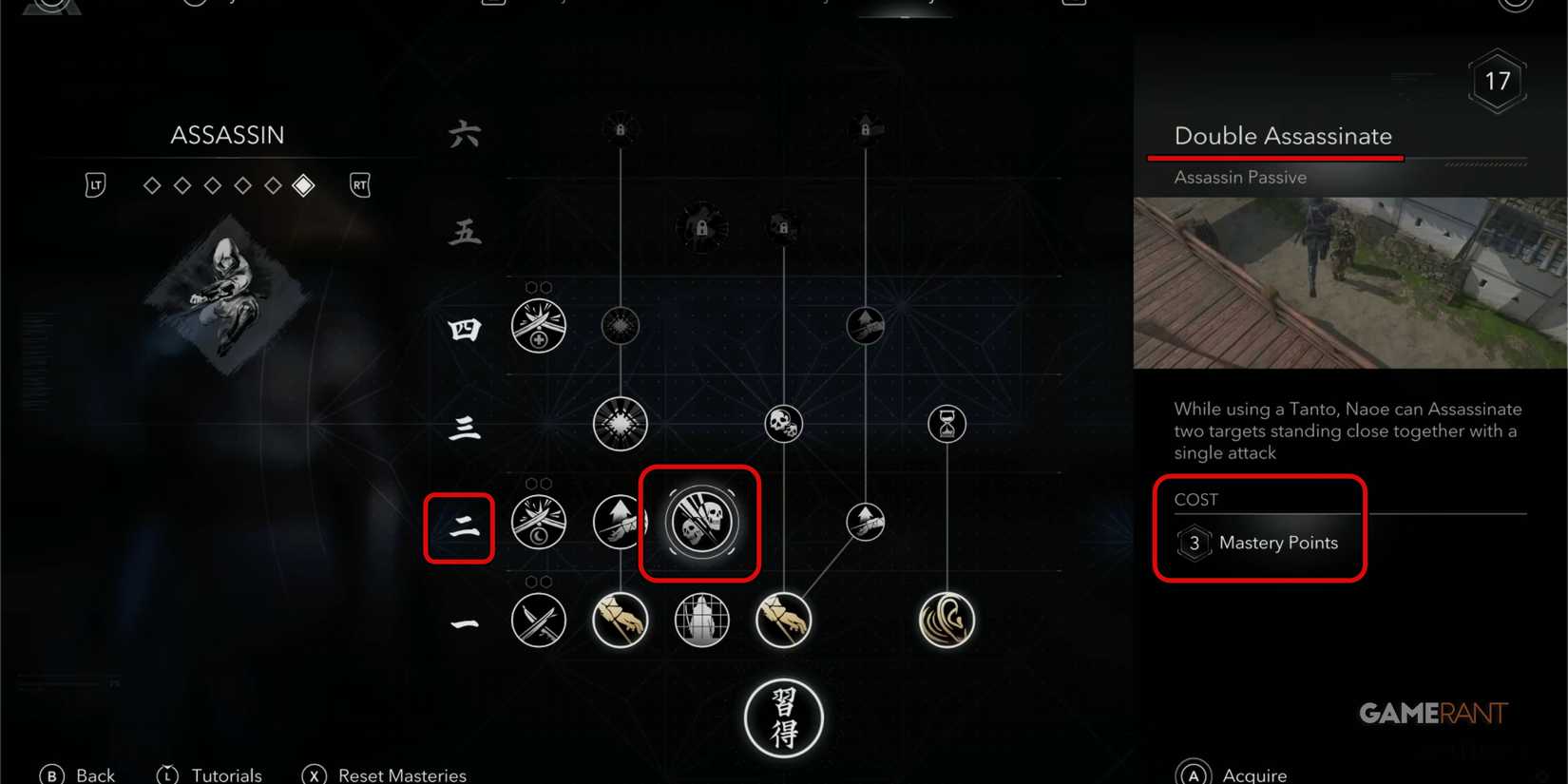Select the golden swan ability icon
This screenshot has width=1568, height=784.
coord(947,620)
